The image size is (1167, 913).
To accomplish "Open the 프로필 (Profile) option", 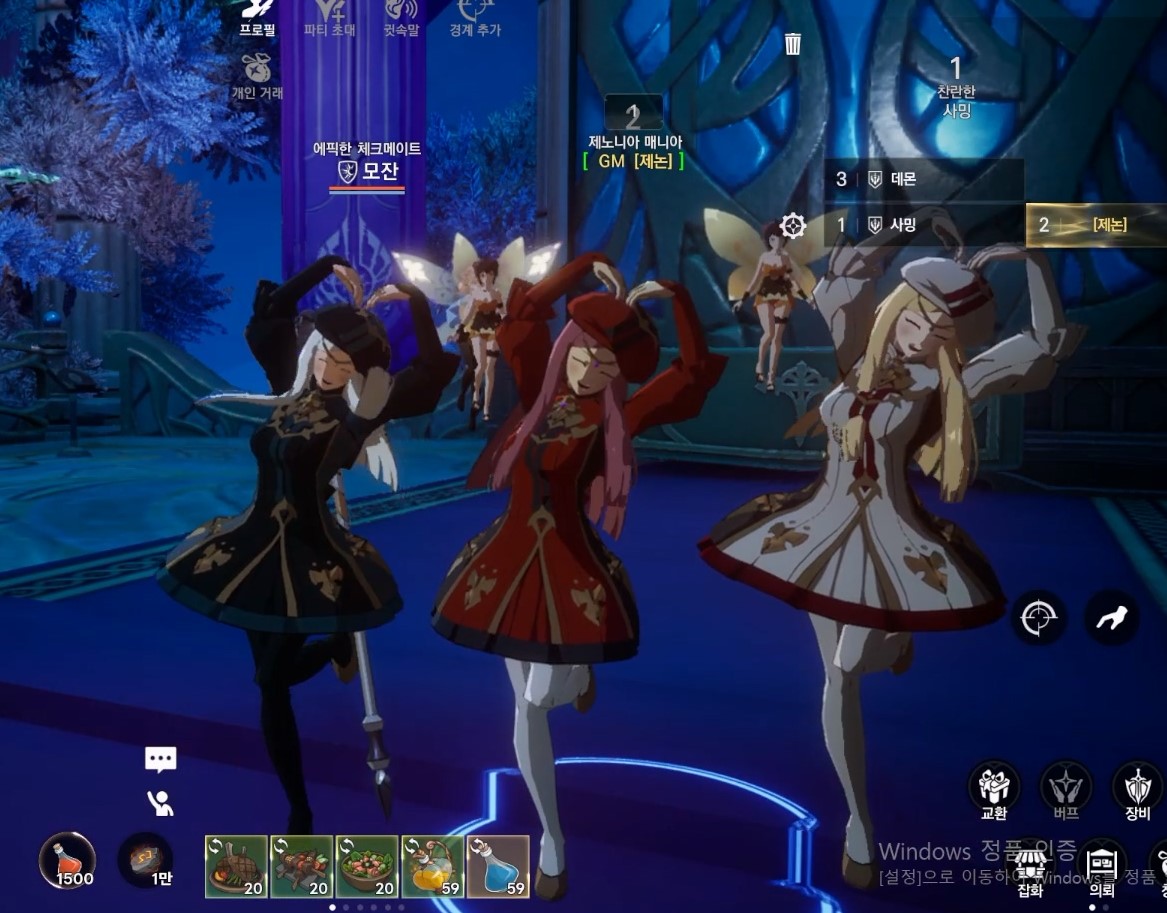I will [257, 18].
